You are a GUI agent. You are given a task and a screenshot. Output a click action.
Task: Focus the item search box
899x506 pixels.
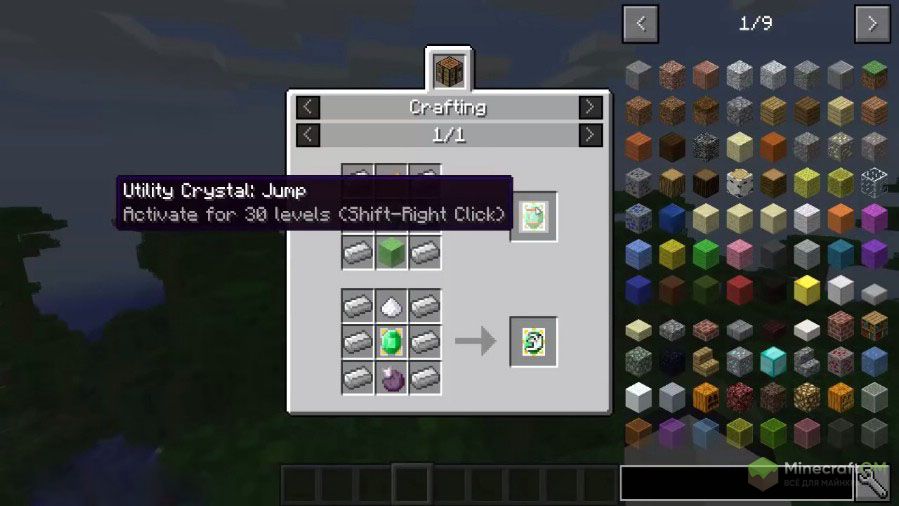[x=736, y=483]
